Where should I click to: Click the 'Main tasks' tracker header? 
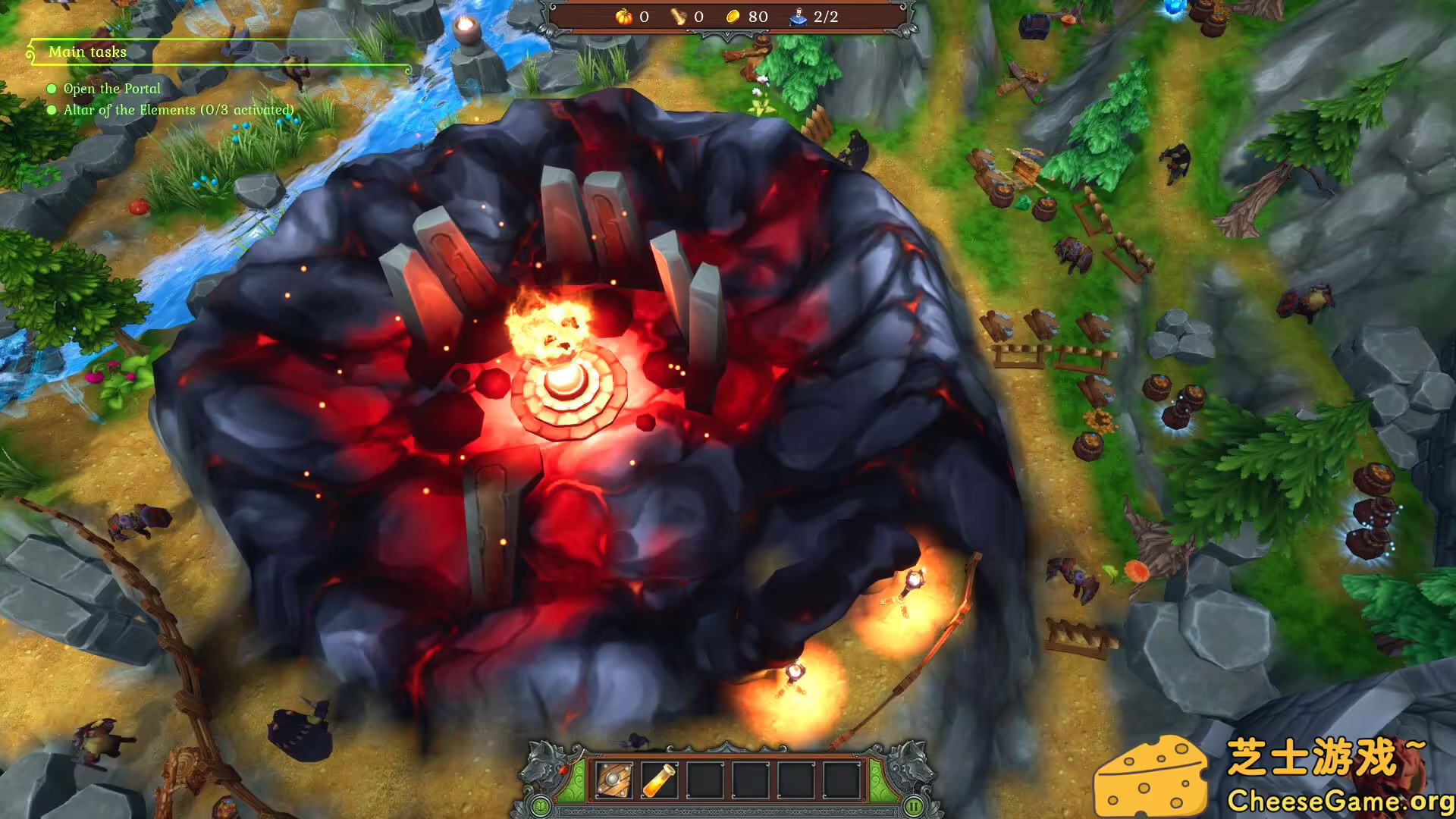pyautogui.click(x=87, y=52)
